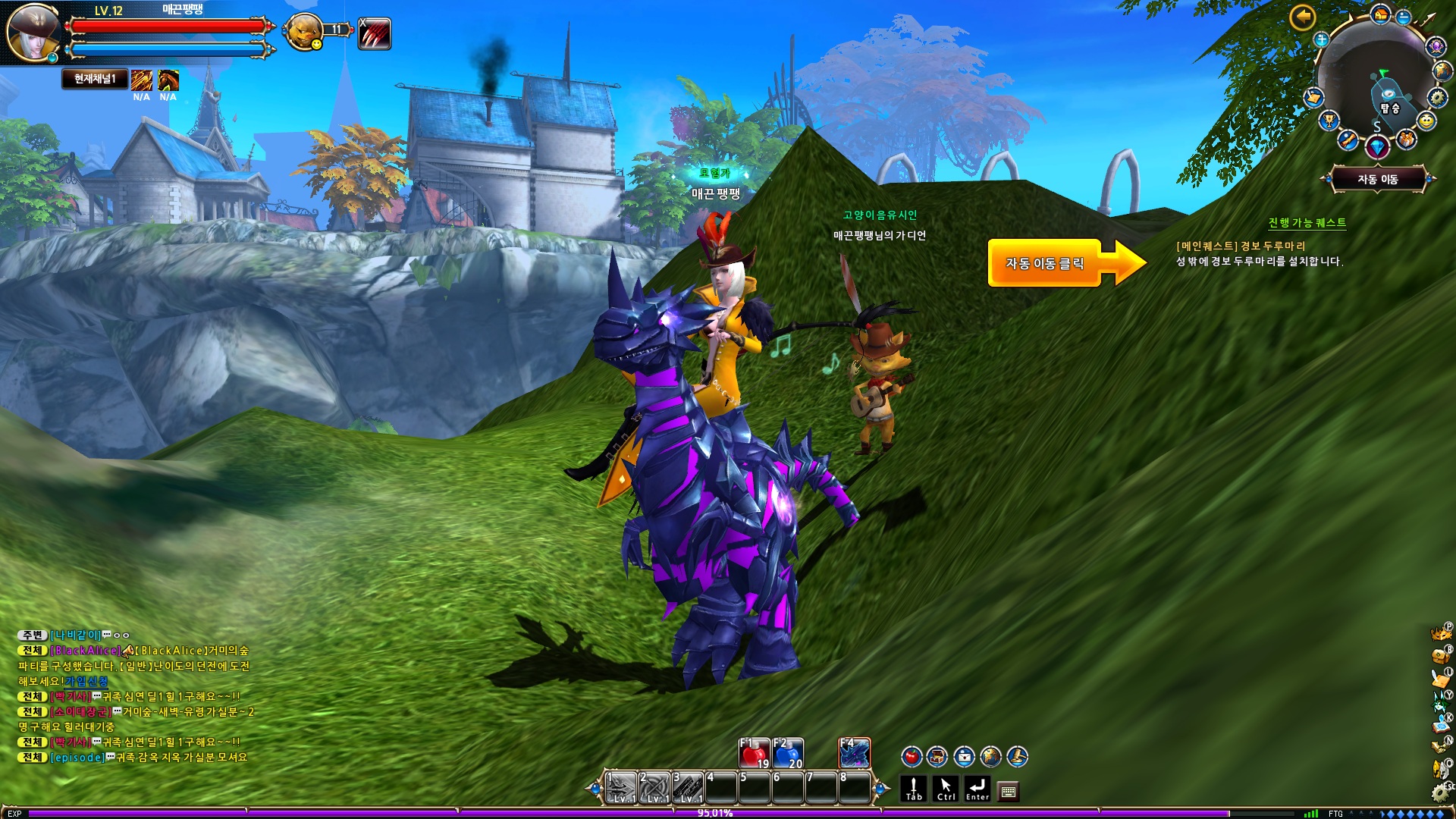1456x819 pixels.
Task: Toggle the on-screen keyboard button
Action: click(x=1008, y=792)
